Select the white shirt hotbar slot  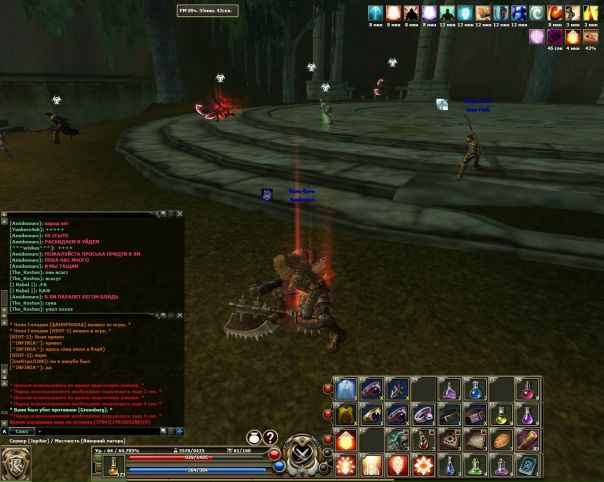click(345, 390)
